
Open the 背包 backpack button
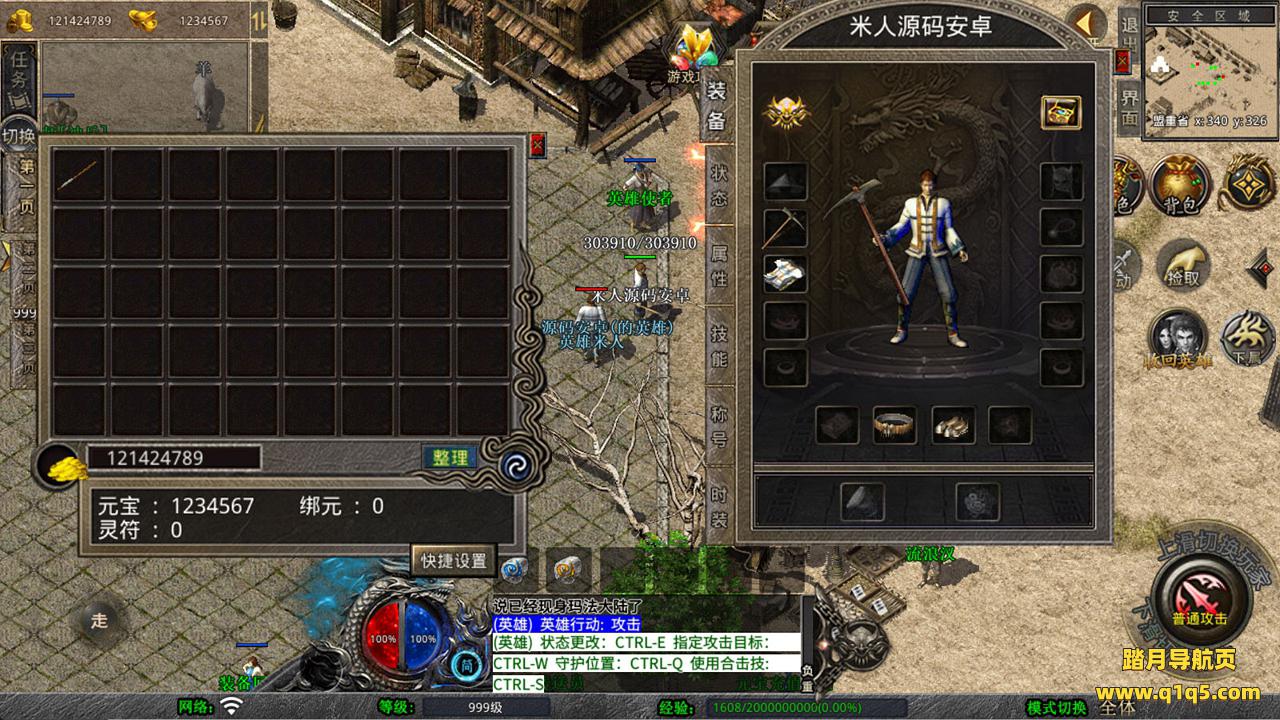click(x=1180, y=184)
